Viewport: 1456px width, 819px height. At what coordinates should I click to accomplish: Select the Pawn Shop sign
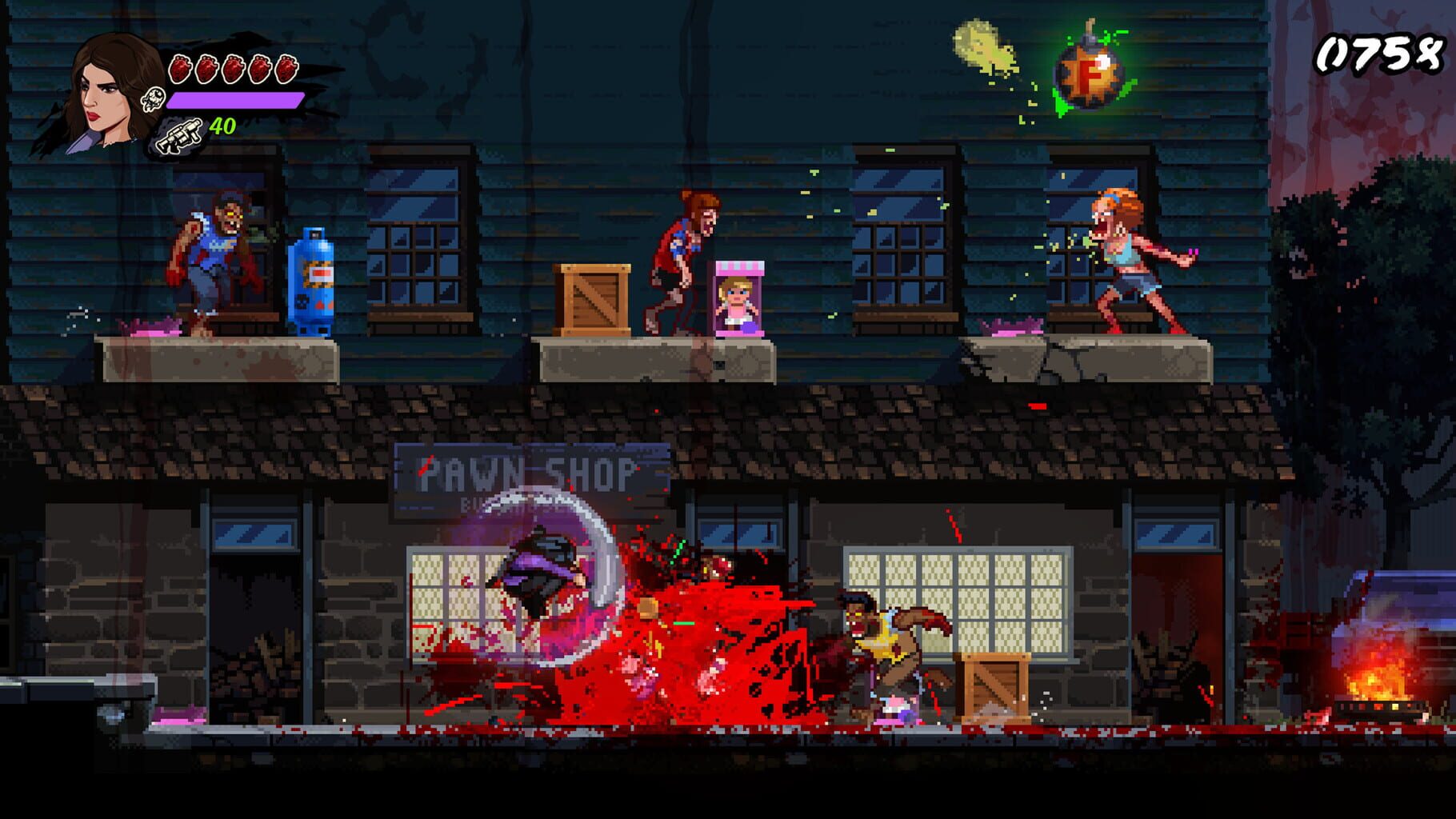pos(520,472)
